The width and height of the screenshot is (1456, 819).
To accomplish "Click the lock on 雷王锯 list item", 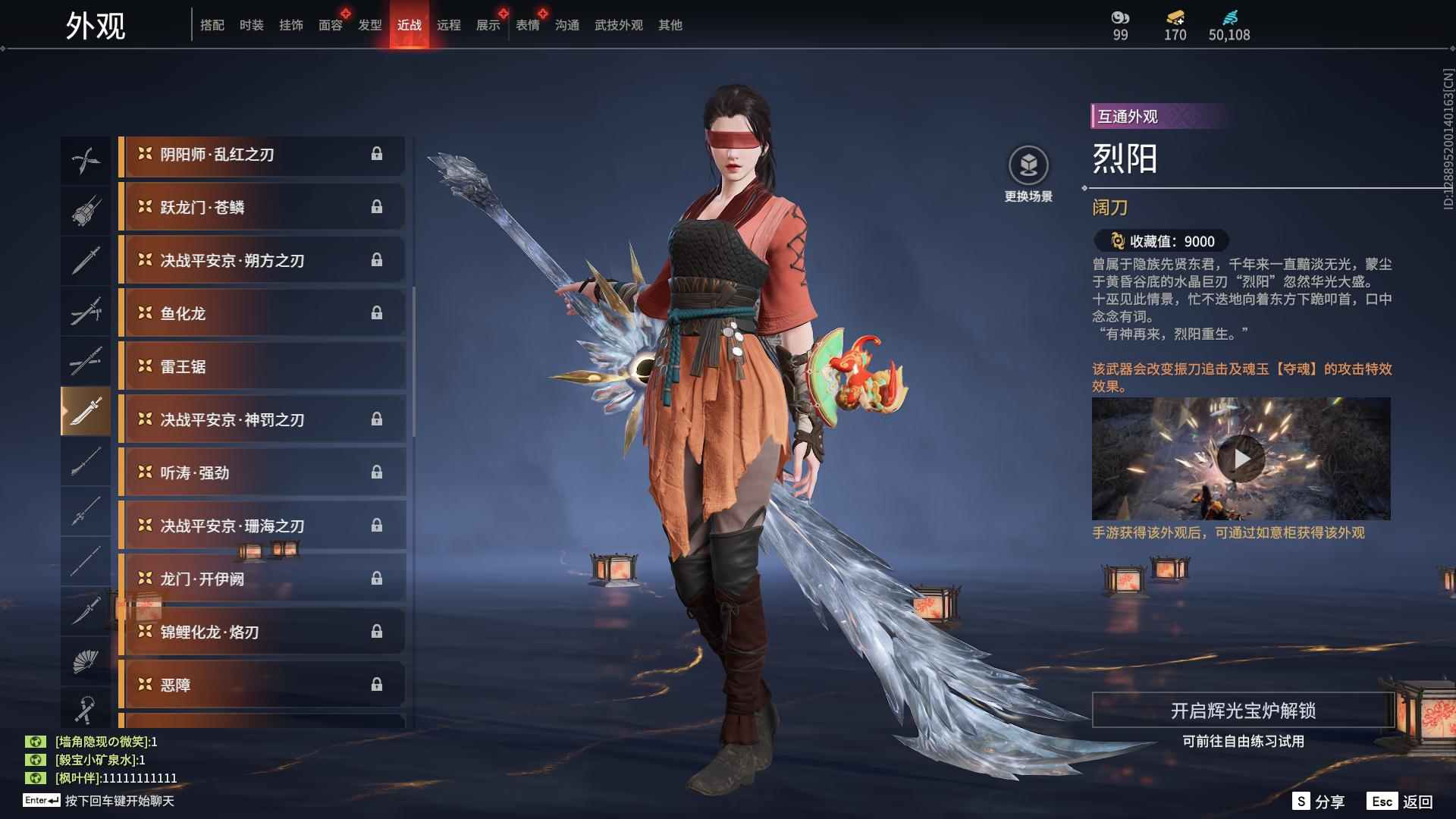I will (378, 366).
